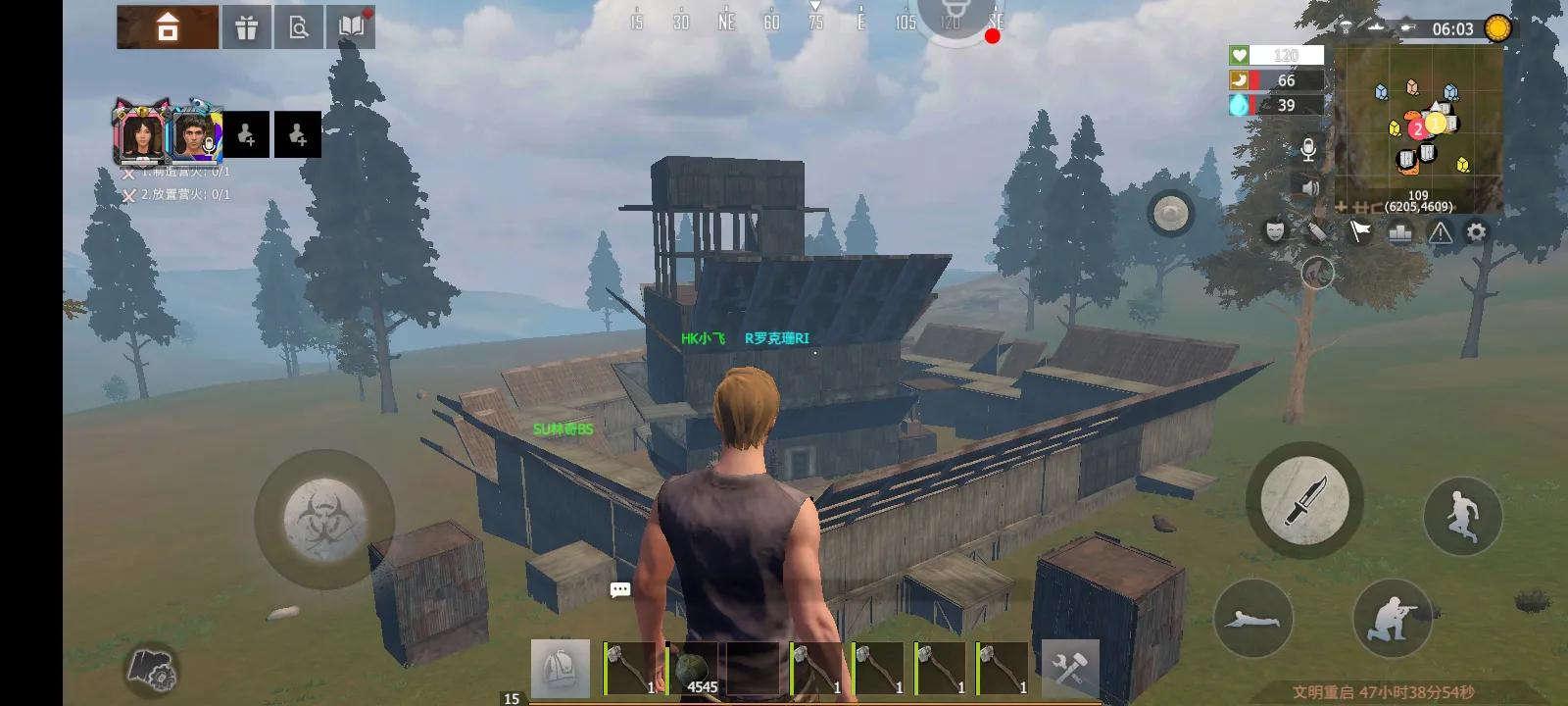Open the settings gear

(x=1476, y=232)
